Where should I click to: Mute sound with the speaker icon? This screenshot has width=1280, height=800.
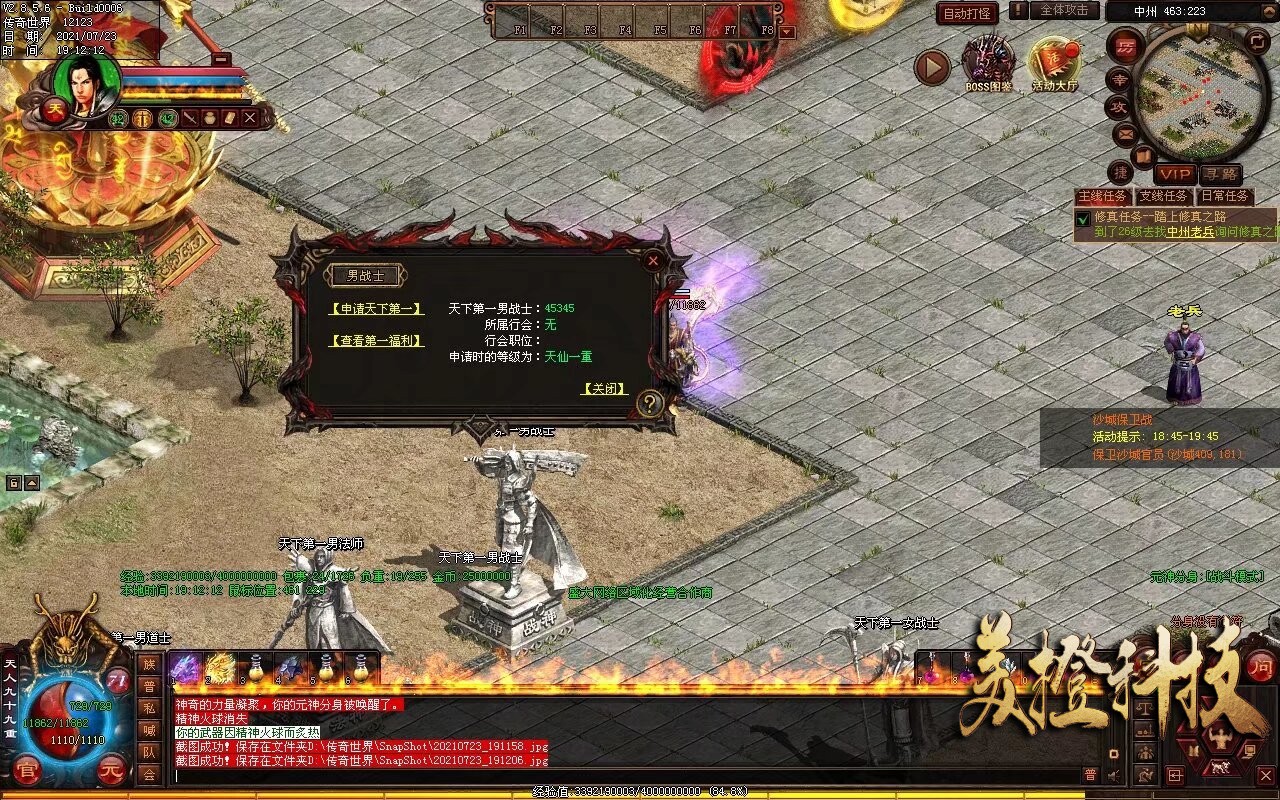(1112, 774)
